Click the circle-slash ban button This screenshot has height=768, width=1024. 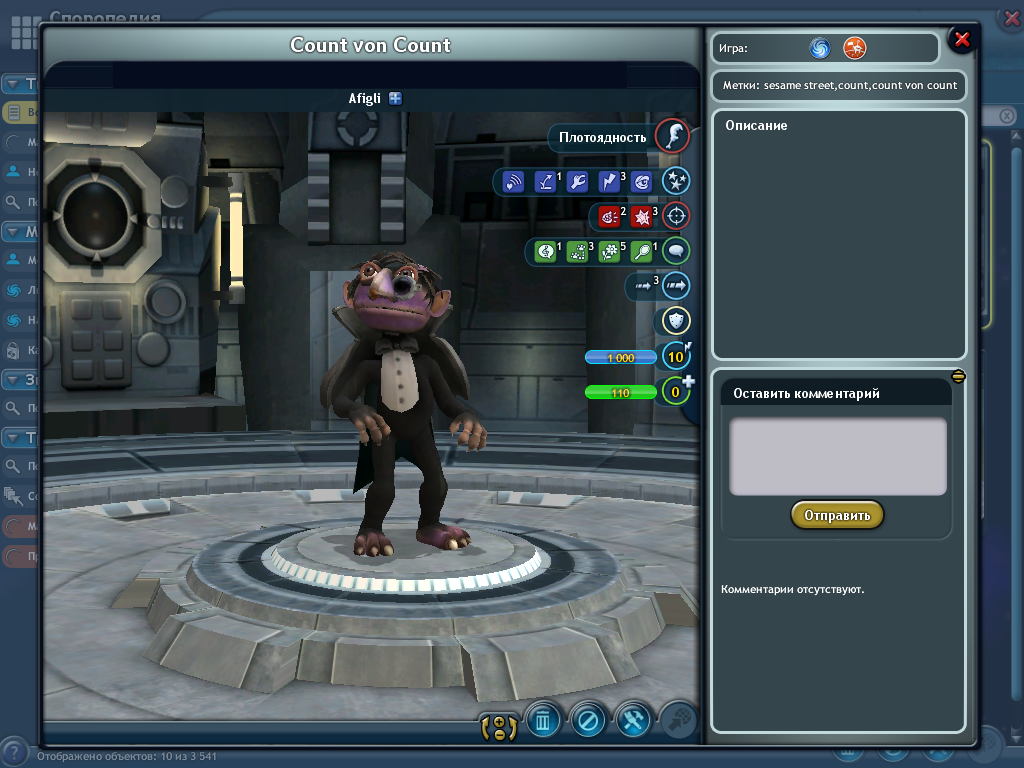(588, 720)
